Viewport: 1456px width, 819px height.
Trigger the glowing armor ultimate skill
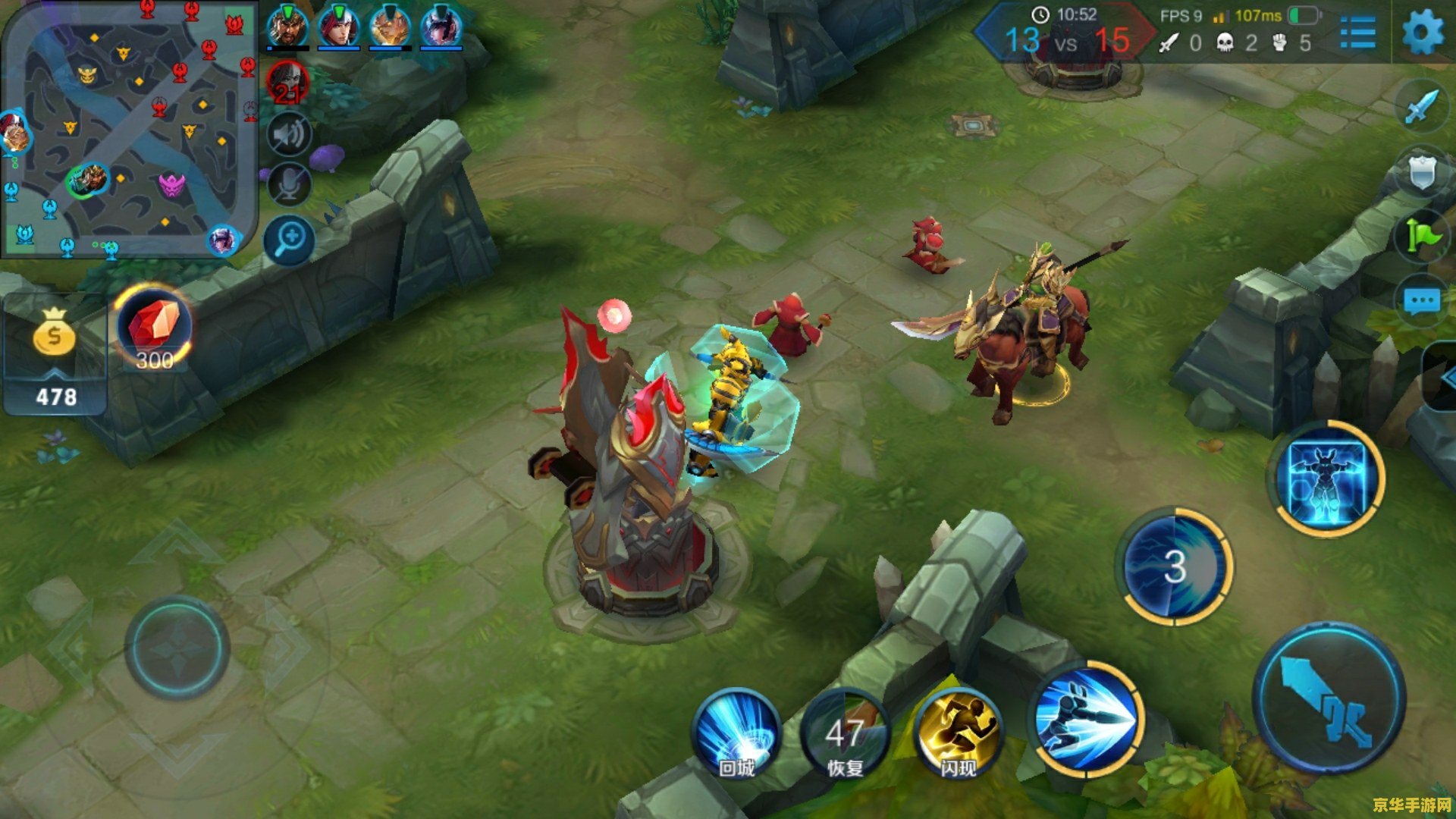click(x=1326, y=479)
